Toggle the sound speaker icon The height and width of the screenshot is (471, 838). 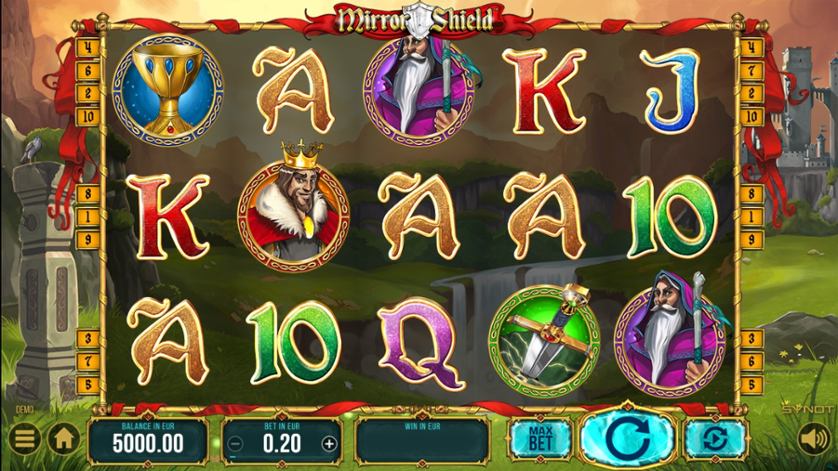point(811,438)
